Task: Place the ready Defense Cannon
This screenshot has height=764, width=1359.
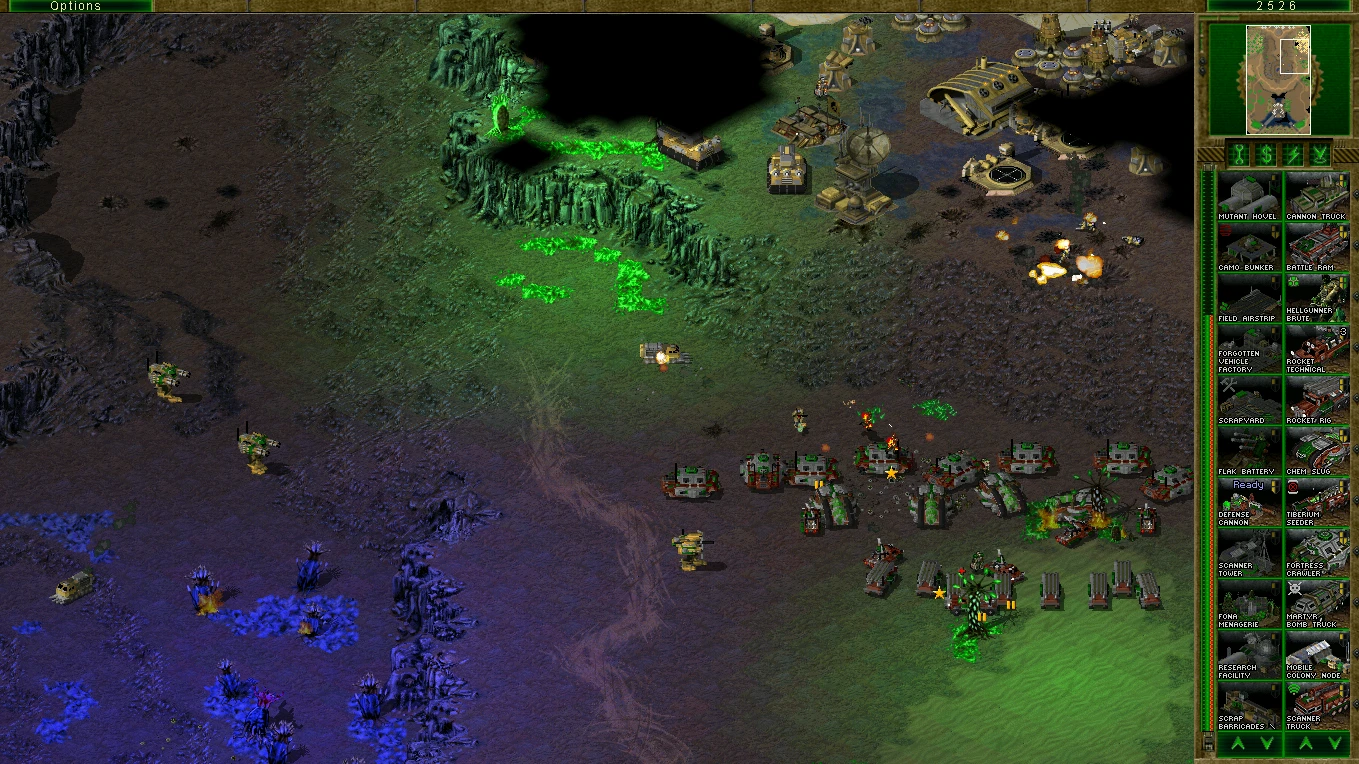Action: [x=1248, y=502]
